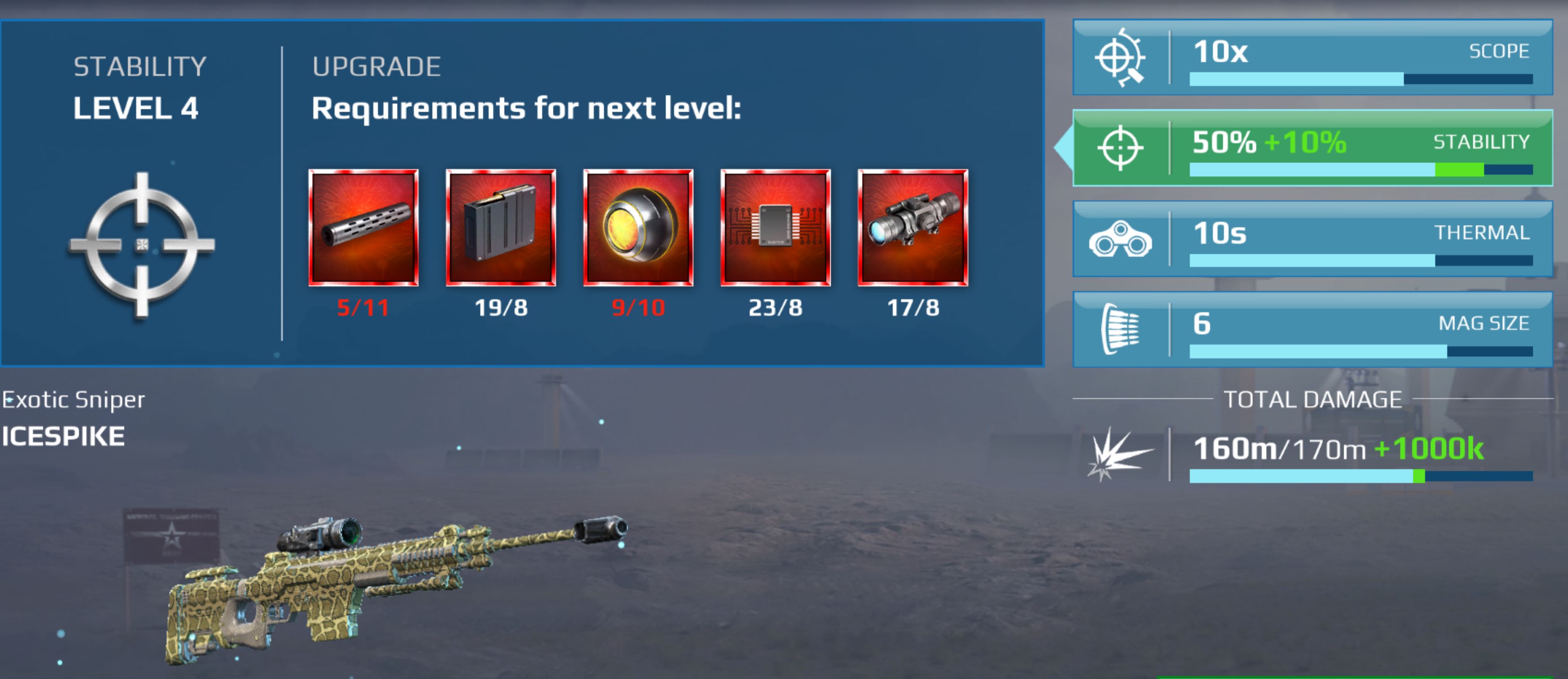The height and width of the screenshot is (679, 1568).
Task: Select the highlighted Stability upgrade row
Action: tap(1309, 149)
